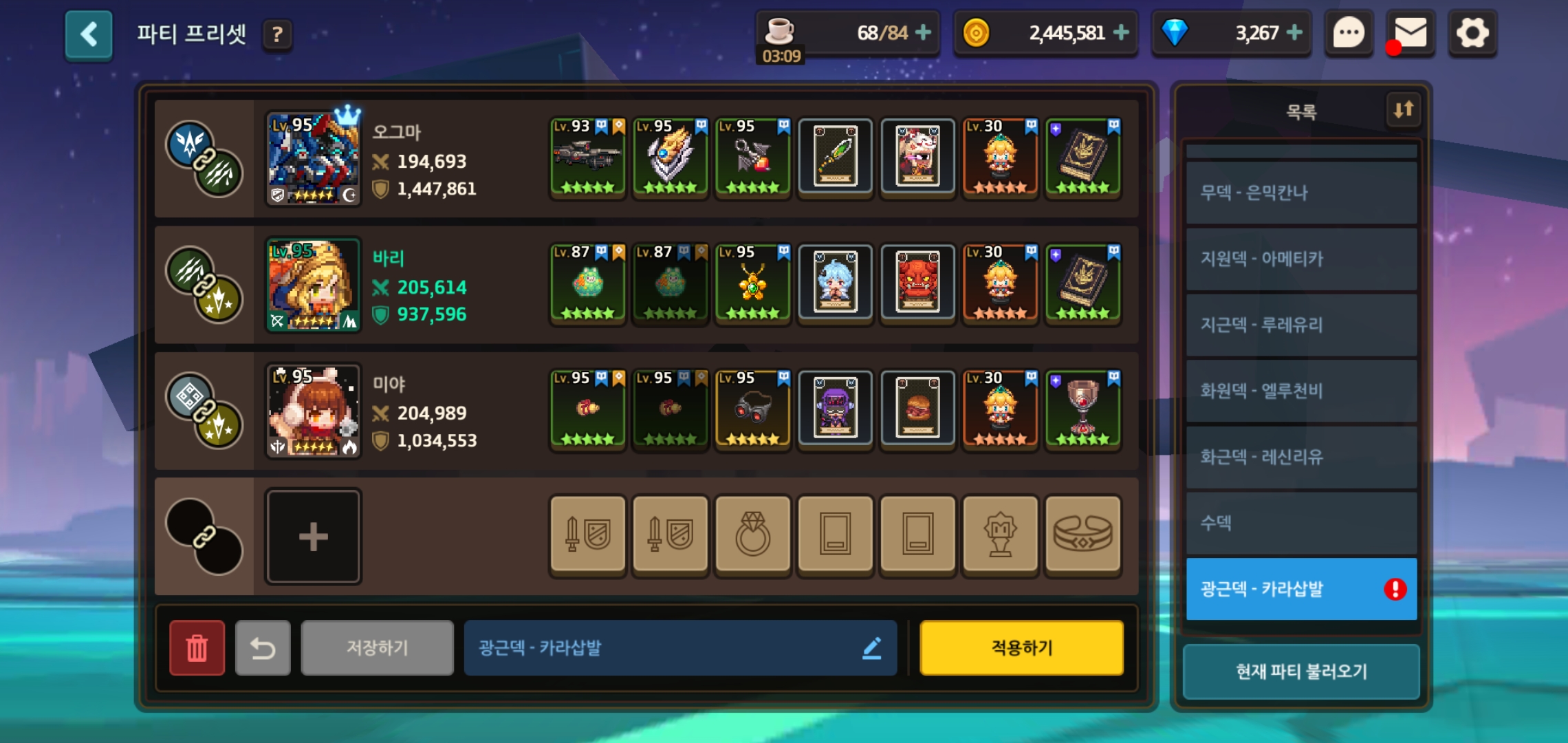The width and height of the screenshot is (1568, 743).
Task: Select 미야's goblet accessory slot
Action: coord(1082,411)
